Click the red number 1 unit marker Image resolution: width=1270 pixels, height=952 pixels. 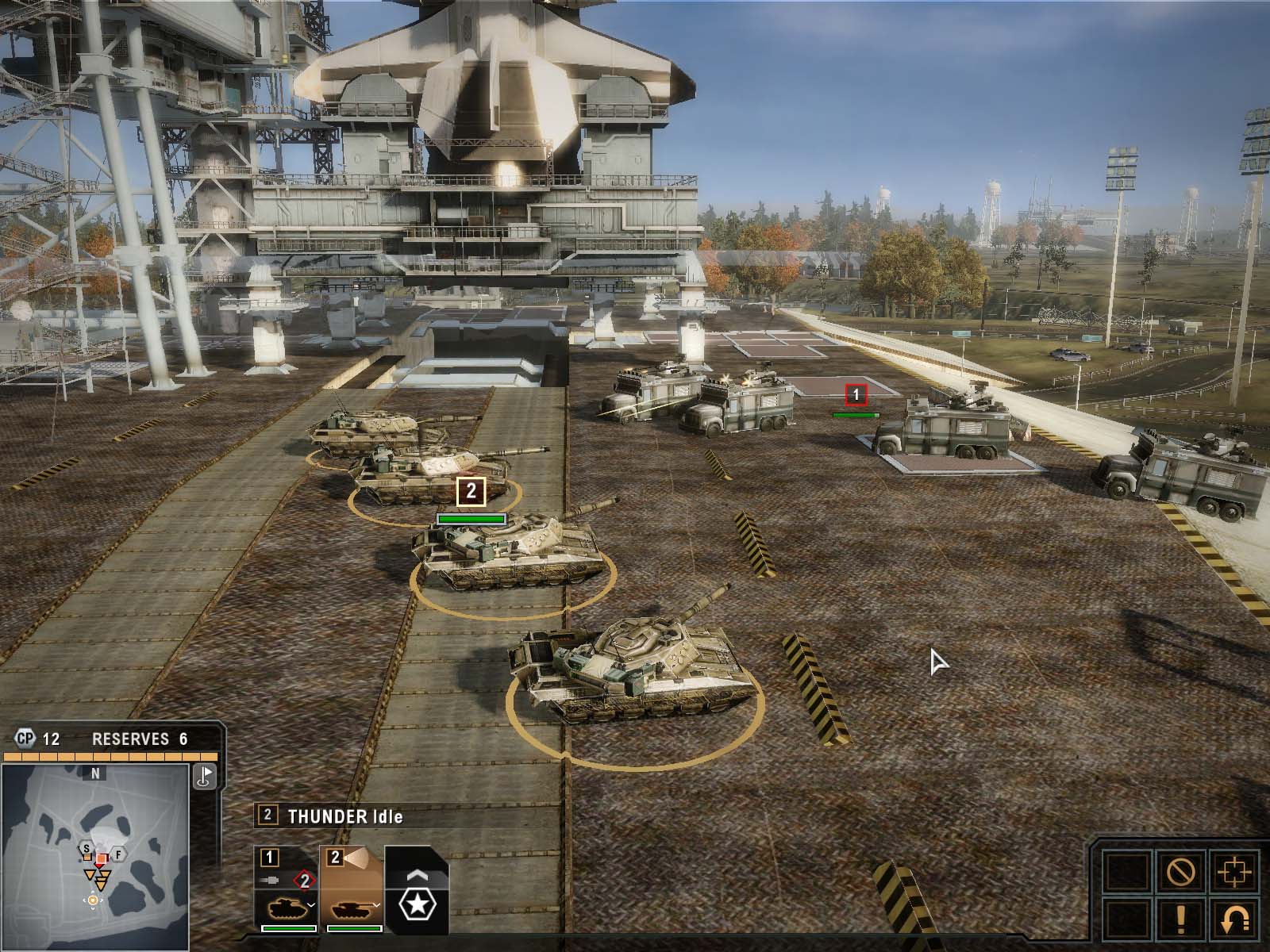tap(856, 393)
